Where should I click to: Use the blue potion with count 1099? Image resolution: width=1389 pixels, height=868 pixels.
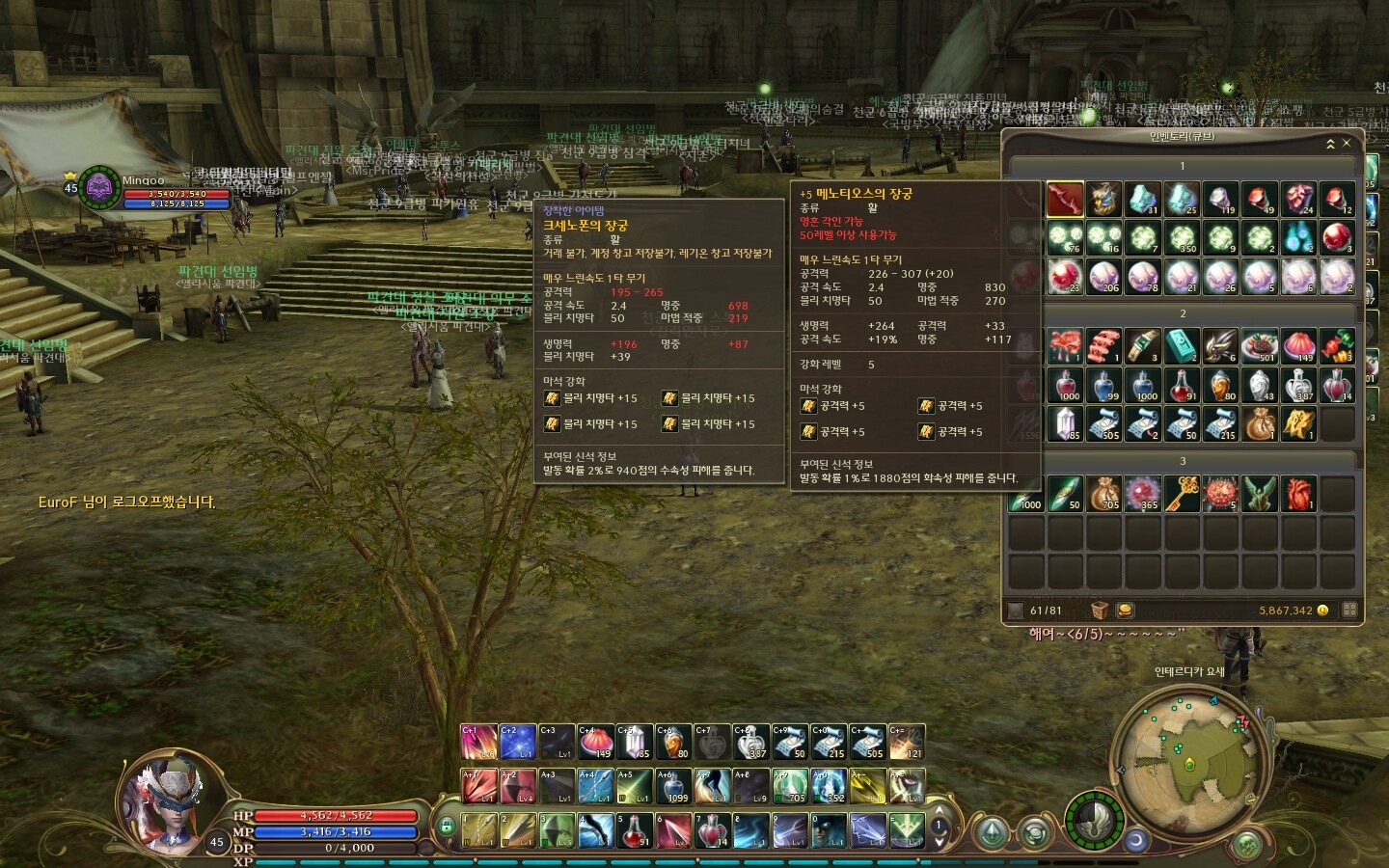(x=672, y=786)
